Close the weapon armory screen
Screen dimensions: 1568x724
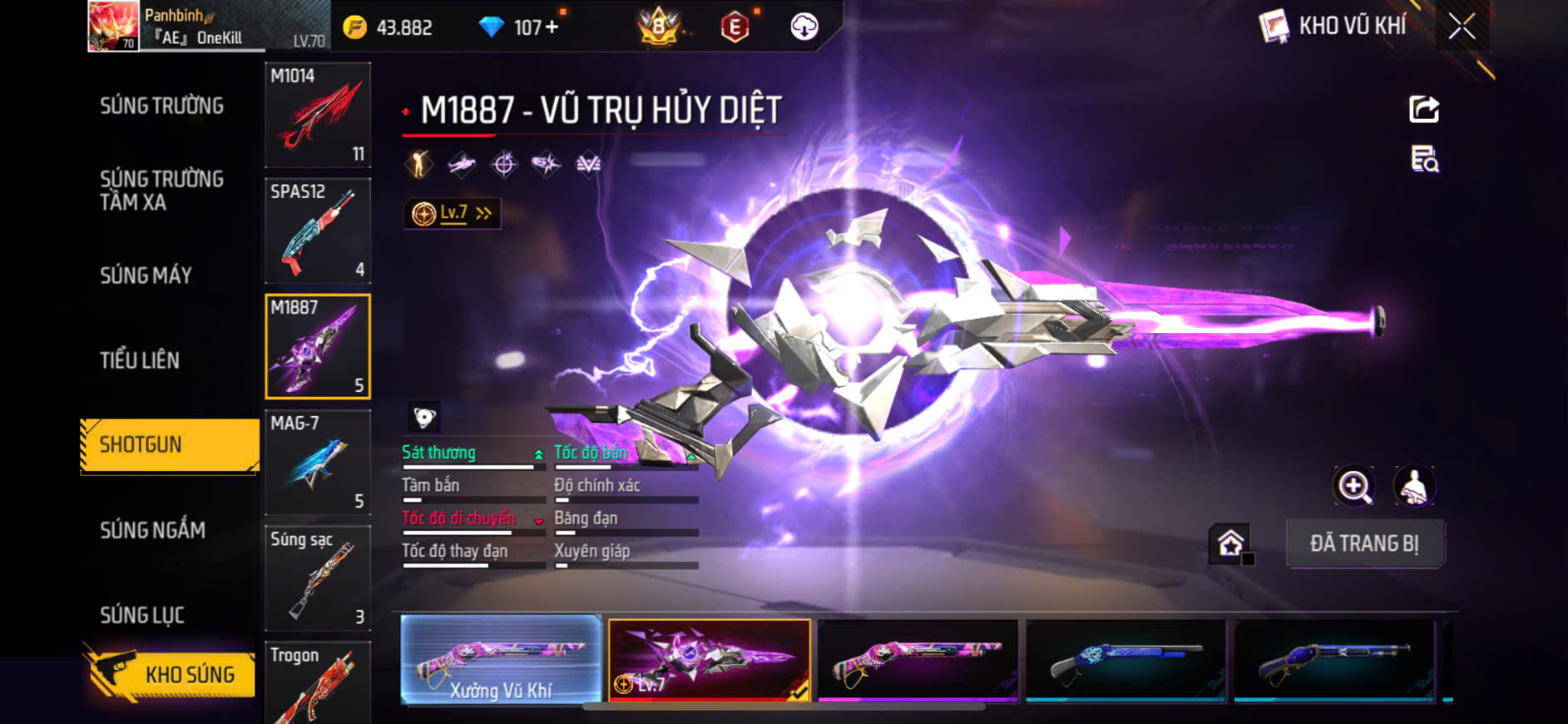(x=1461, y=27)
